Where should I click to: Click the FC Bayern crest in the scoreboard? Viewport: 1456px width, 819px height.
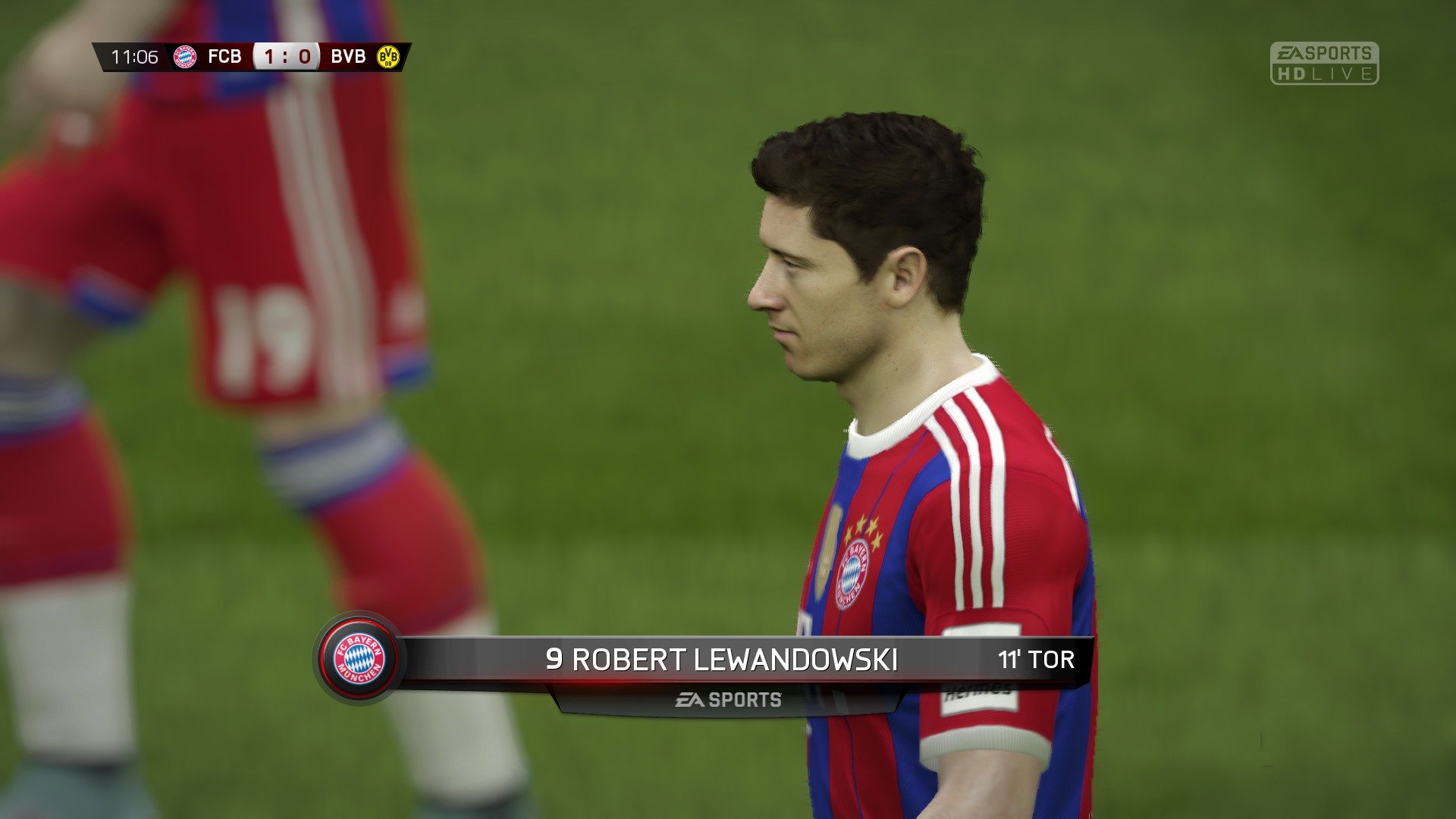(x=184, y=55)
